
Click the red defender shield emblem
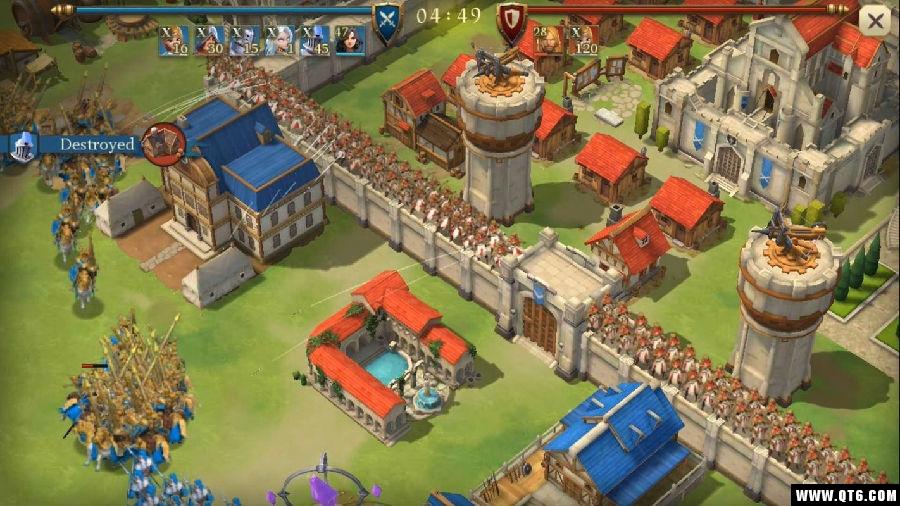tap(512, 18)
